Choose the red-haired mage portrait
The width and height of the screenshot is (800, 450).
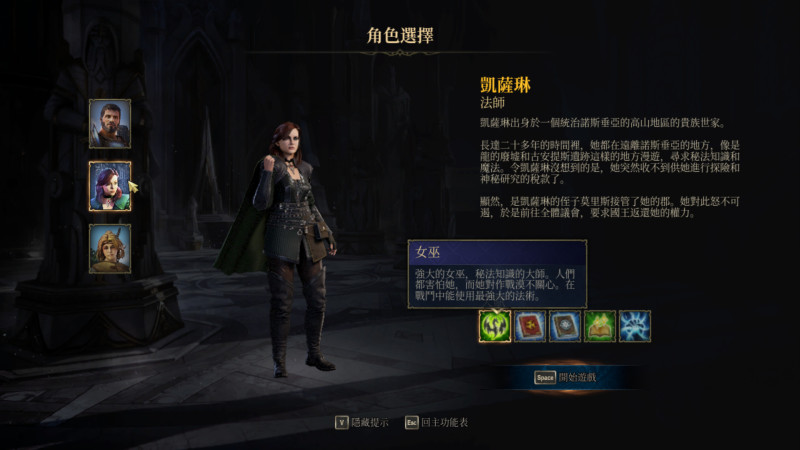pos(110,186)
